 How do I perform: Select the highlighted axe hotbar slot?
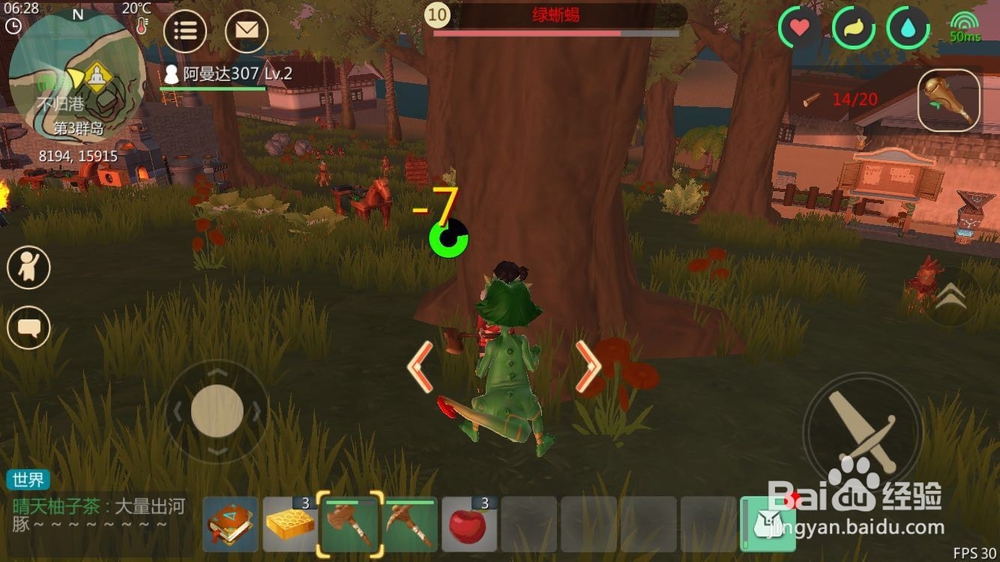point(350,524)
